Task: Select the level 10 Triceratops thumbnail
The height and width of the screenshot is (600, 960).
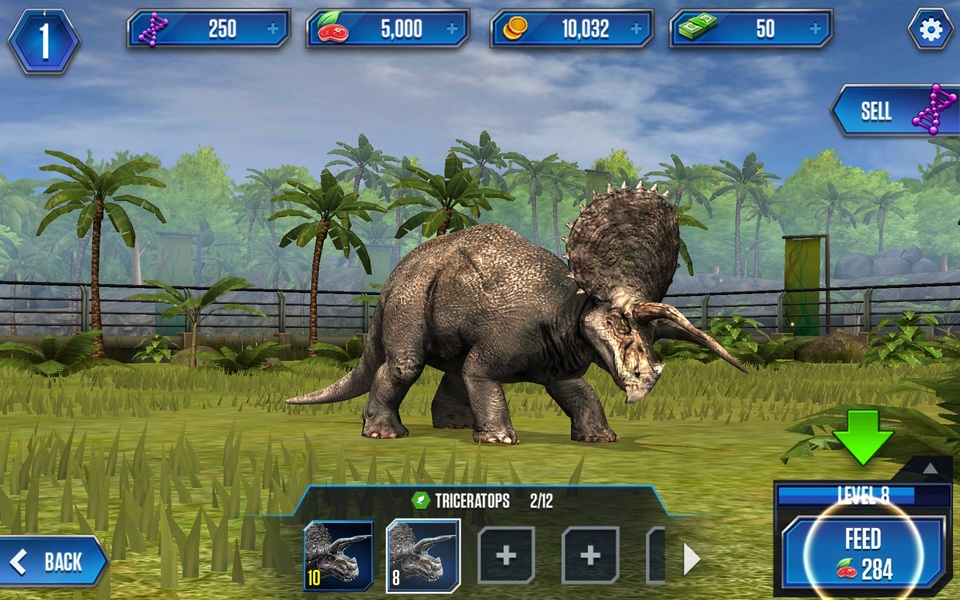Action: click(338, 555)
